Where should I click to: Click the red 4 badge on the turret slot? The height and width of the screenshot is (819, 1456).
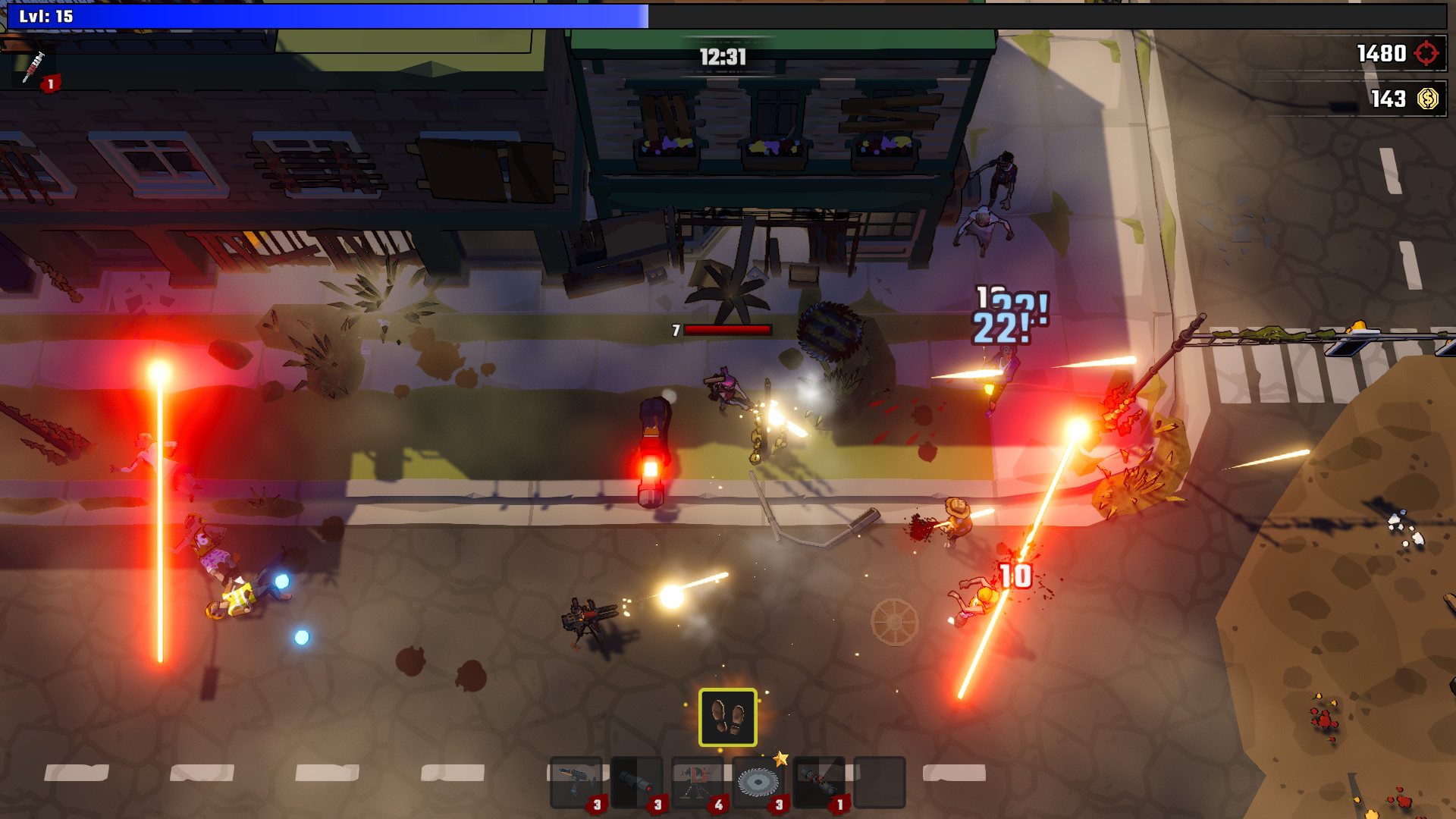click(717, 805)
